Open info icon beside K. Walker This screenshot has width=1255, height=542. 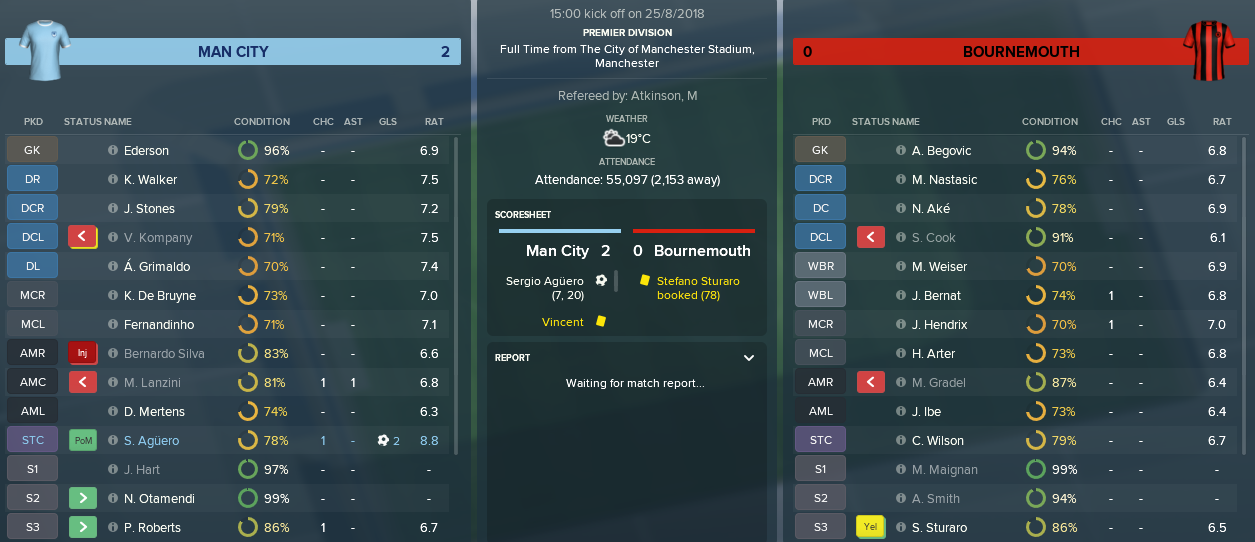click(x=113, y=180)
